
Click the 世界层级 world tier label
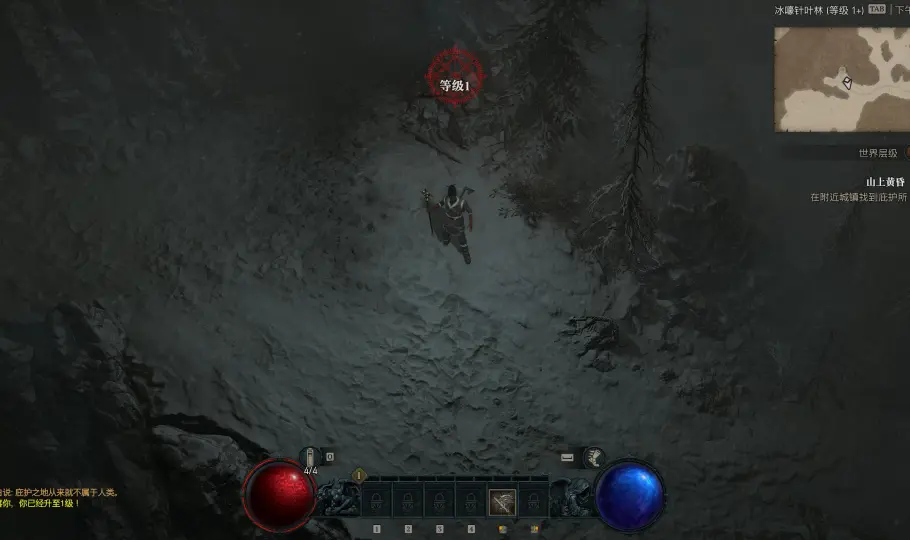878,153
